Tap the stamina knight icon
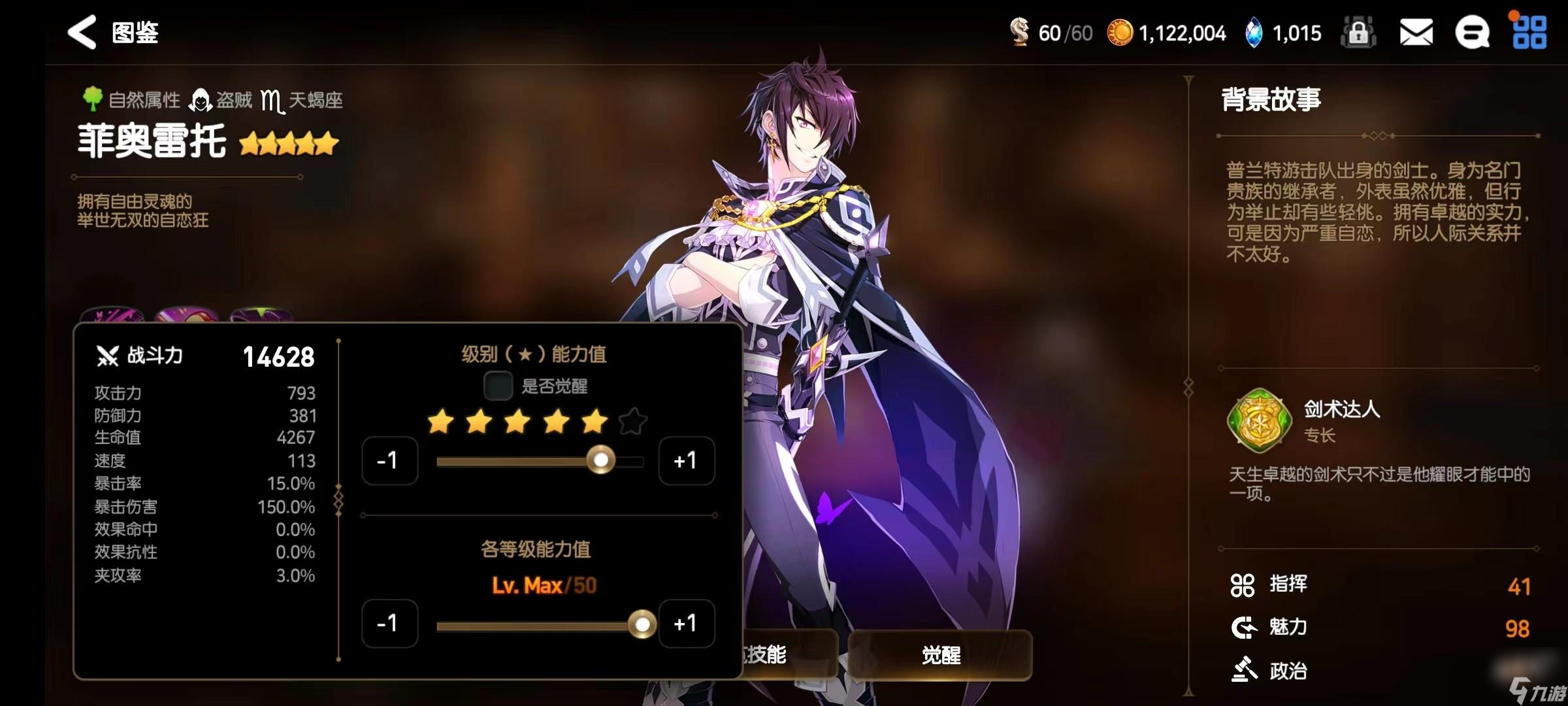The image size is (1568, 706). click(1020, 32)
